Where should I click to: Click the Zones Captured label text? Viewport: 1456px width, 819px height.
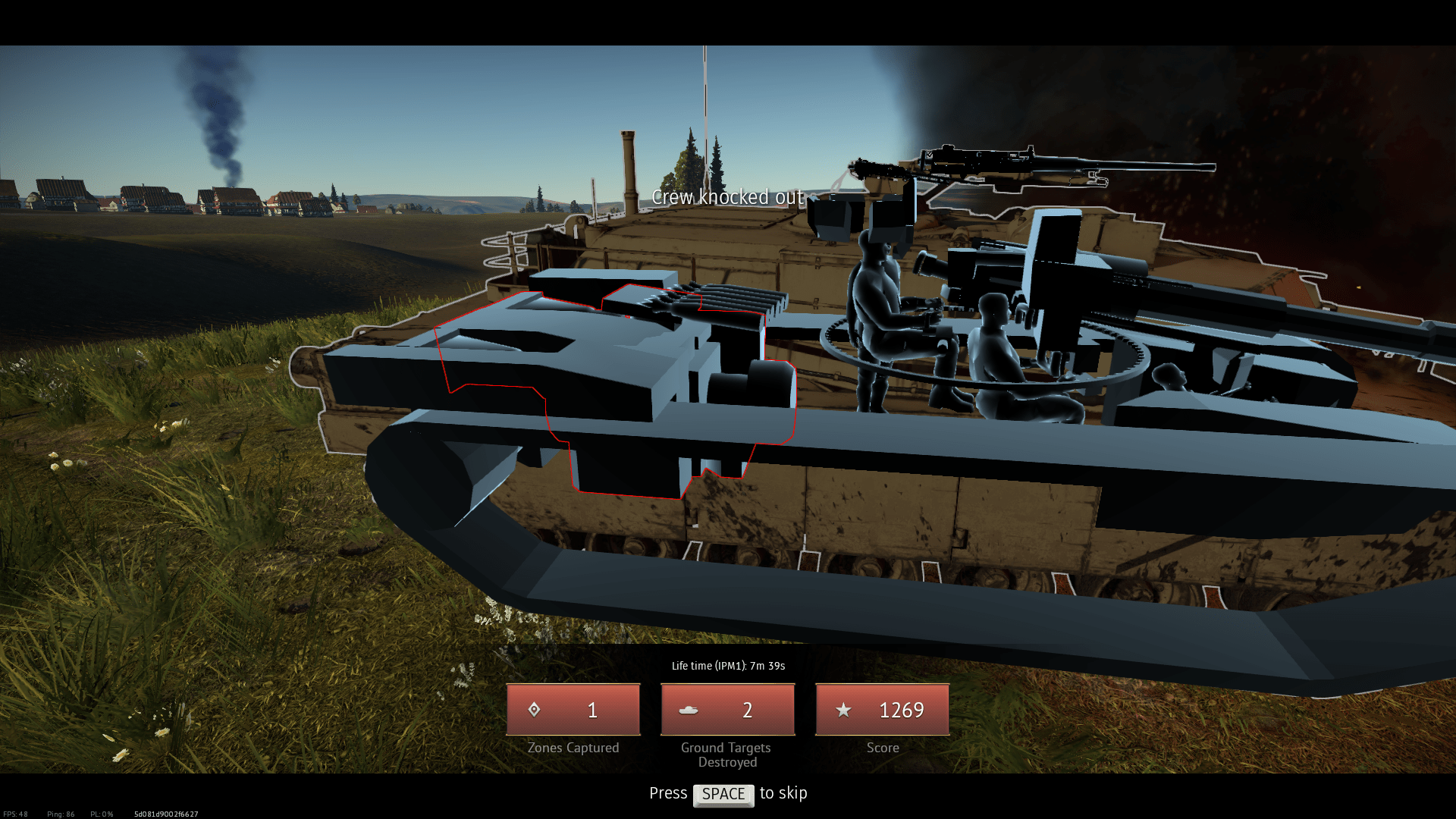[x=573, y=747]
